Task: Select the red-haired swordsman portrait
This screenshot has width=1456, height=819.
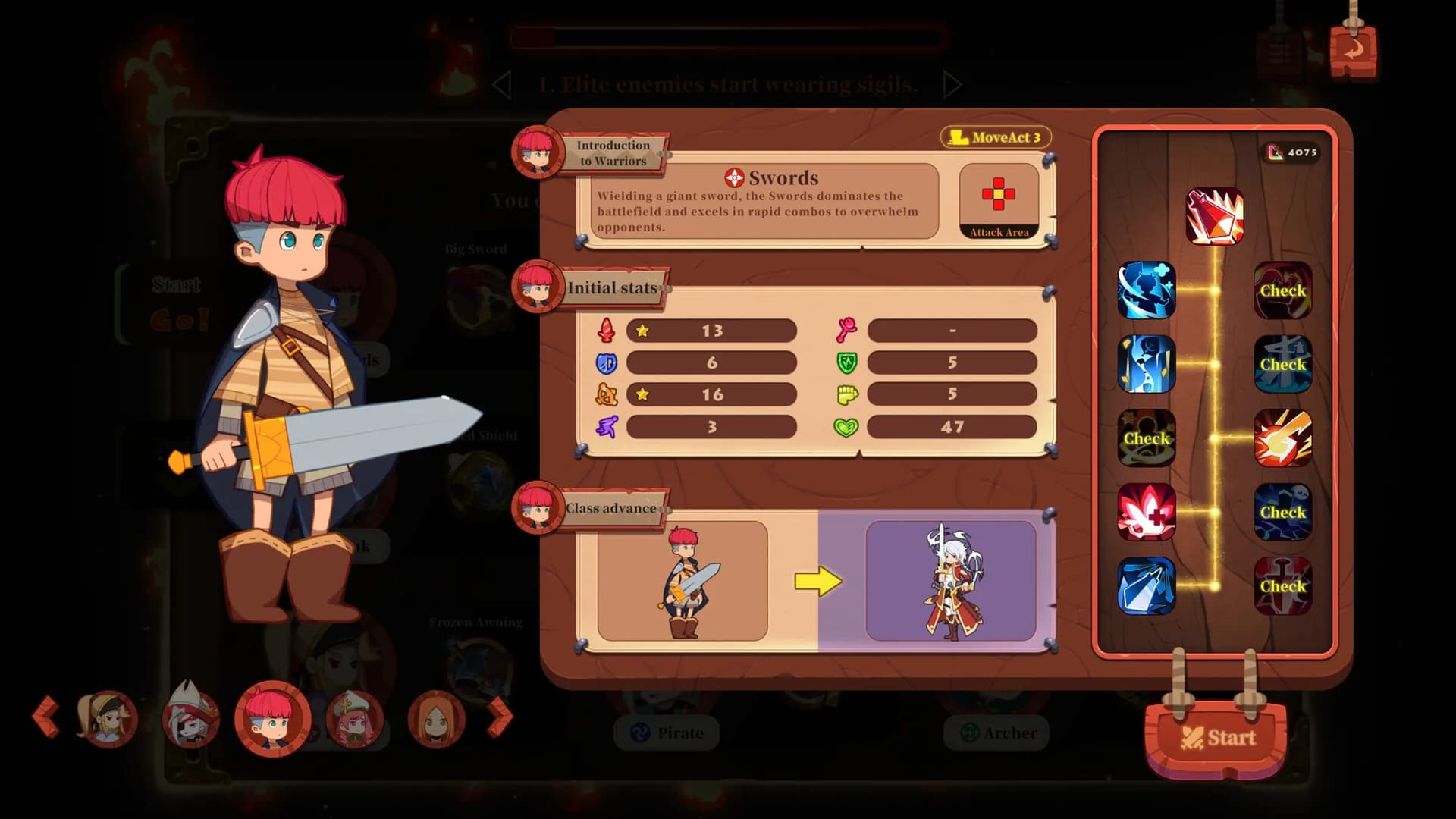Action: 272,718
